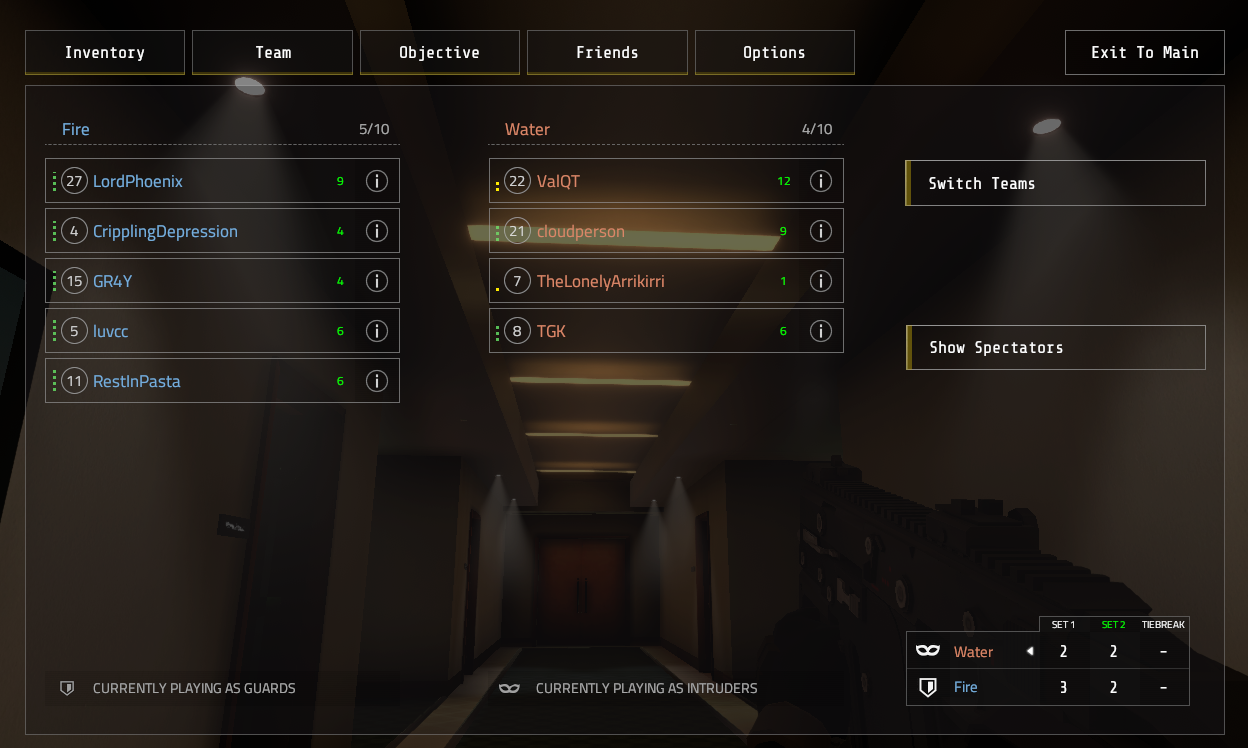Viewport: 1248px width, 748px height.
Task: Switch to the Team tab
Action: pyautogui.click(x=272, y=53)
